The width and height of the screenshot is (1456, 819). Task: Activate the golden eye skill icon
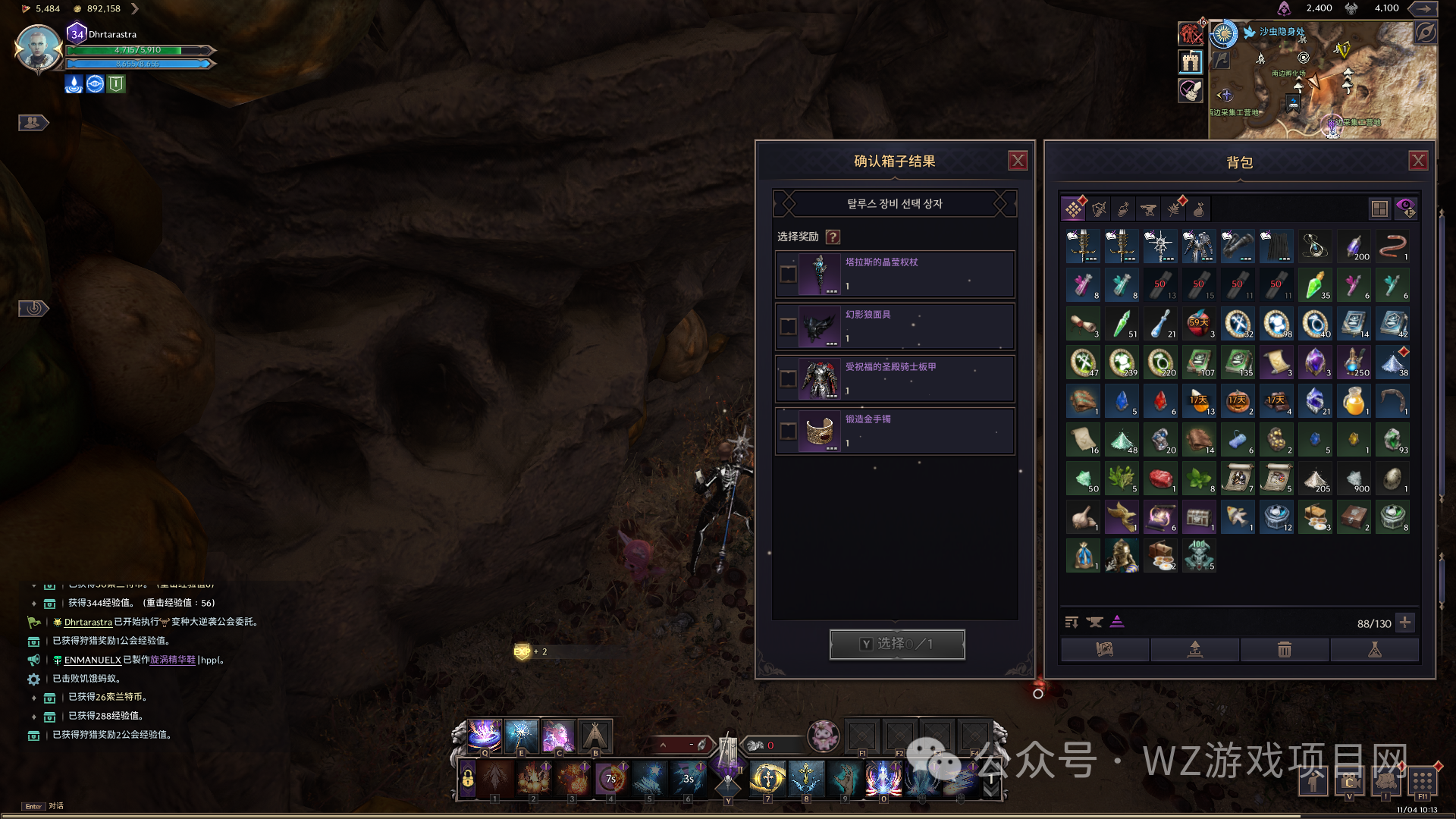coord(767,778)
